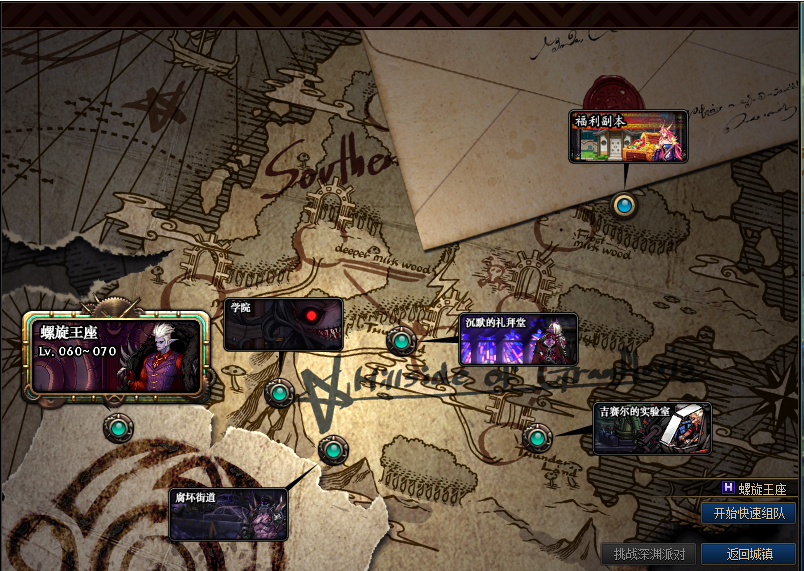Image resolution: width=804 pixels, height=571 pixels.
Task: Pick the 吉赛尔的实验室 dungeon
Action: click(652, 428)
